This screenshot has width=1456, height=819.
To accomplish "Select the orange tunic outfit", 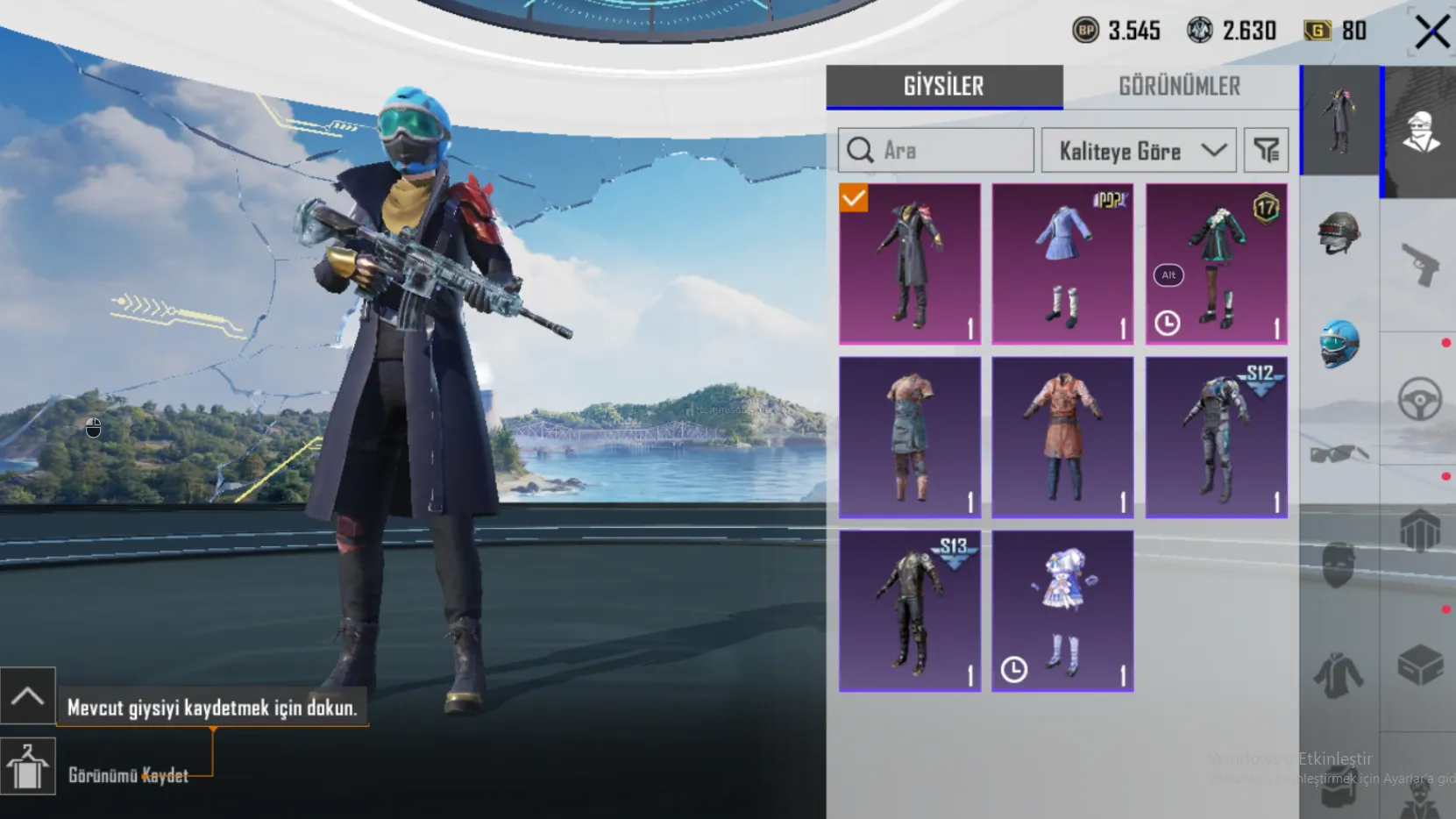I will (x=1062, y=437).
